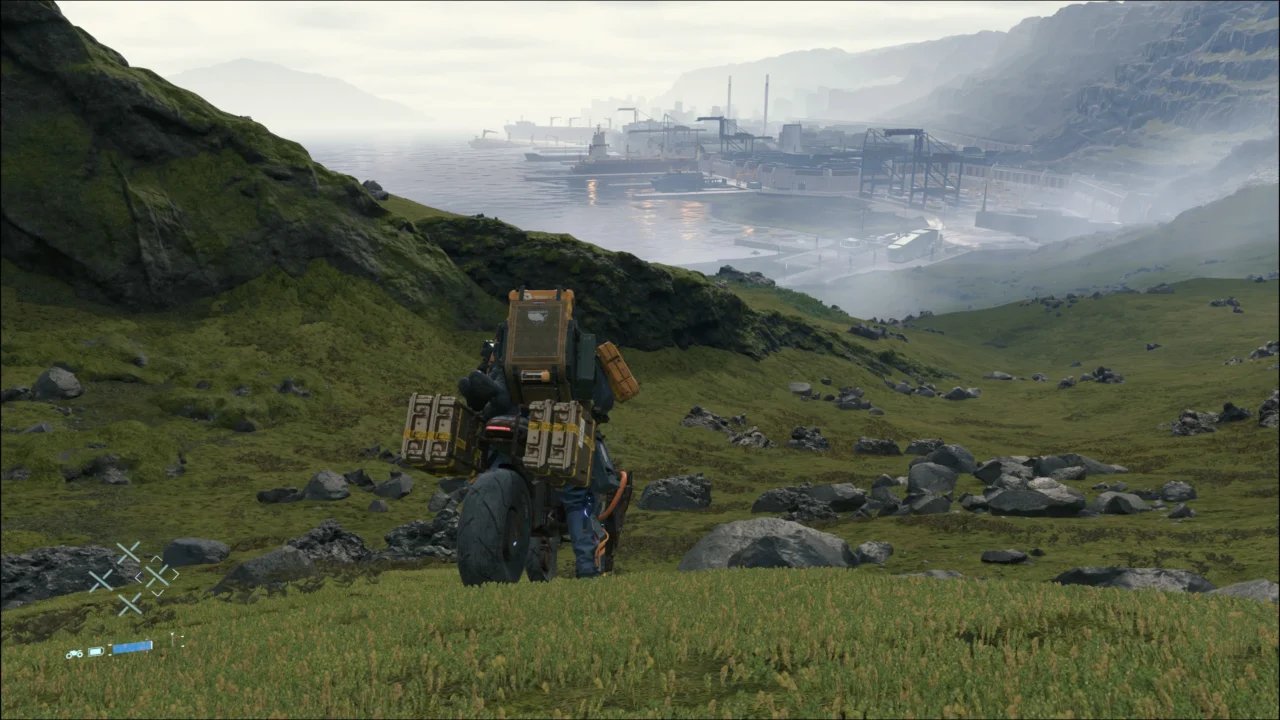Select the upper X cross marker near the rock
Viewport: 1280px width, 720px height.
click(x=129, y=551)
